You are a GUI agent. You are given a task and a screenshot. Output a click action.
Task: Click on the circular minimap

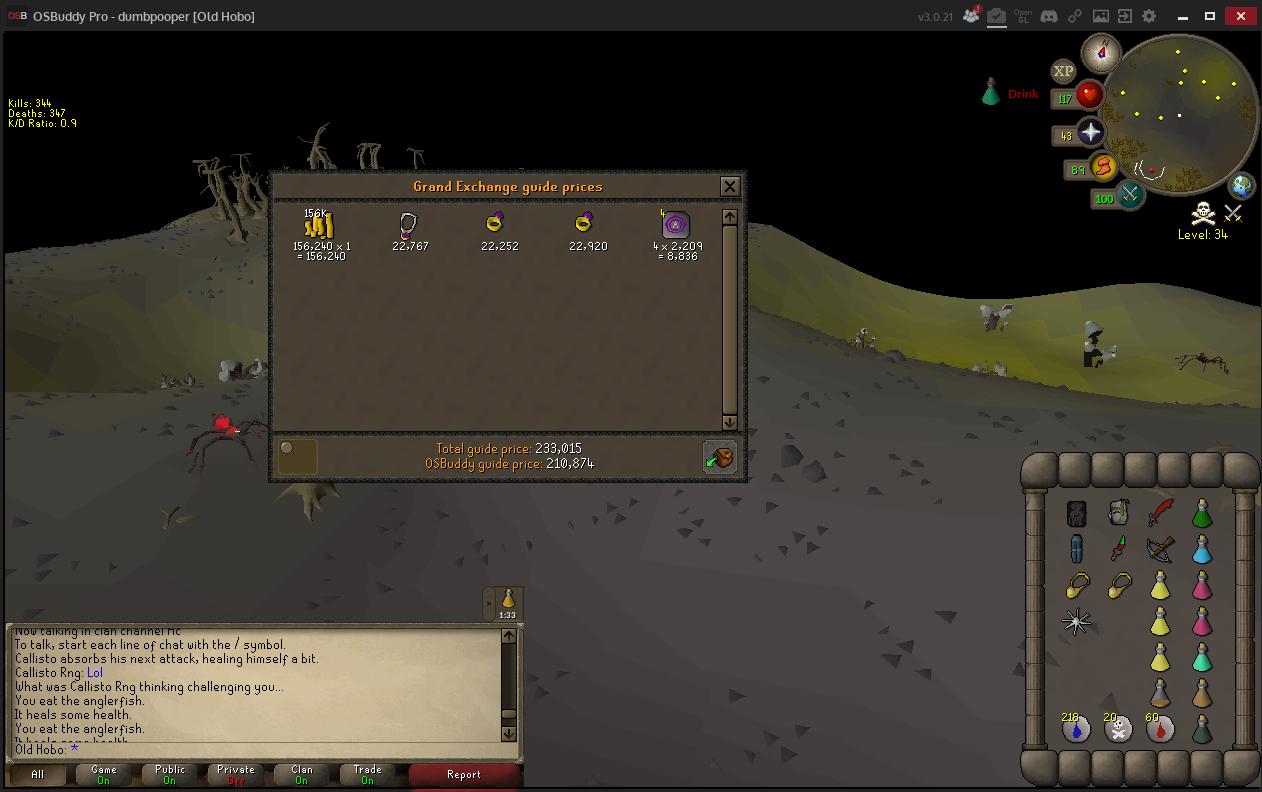[x=1179, y=114]
